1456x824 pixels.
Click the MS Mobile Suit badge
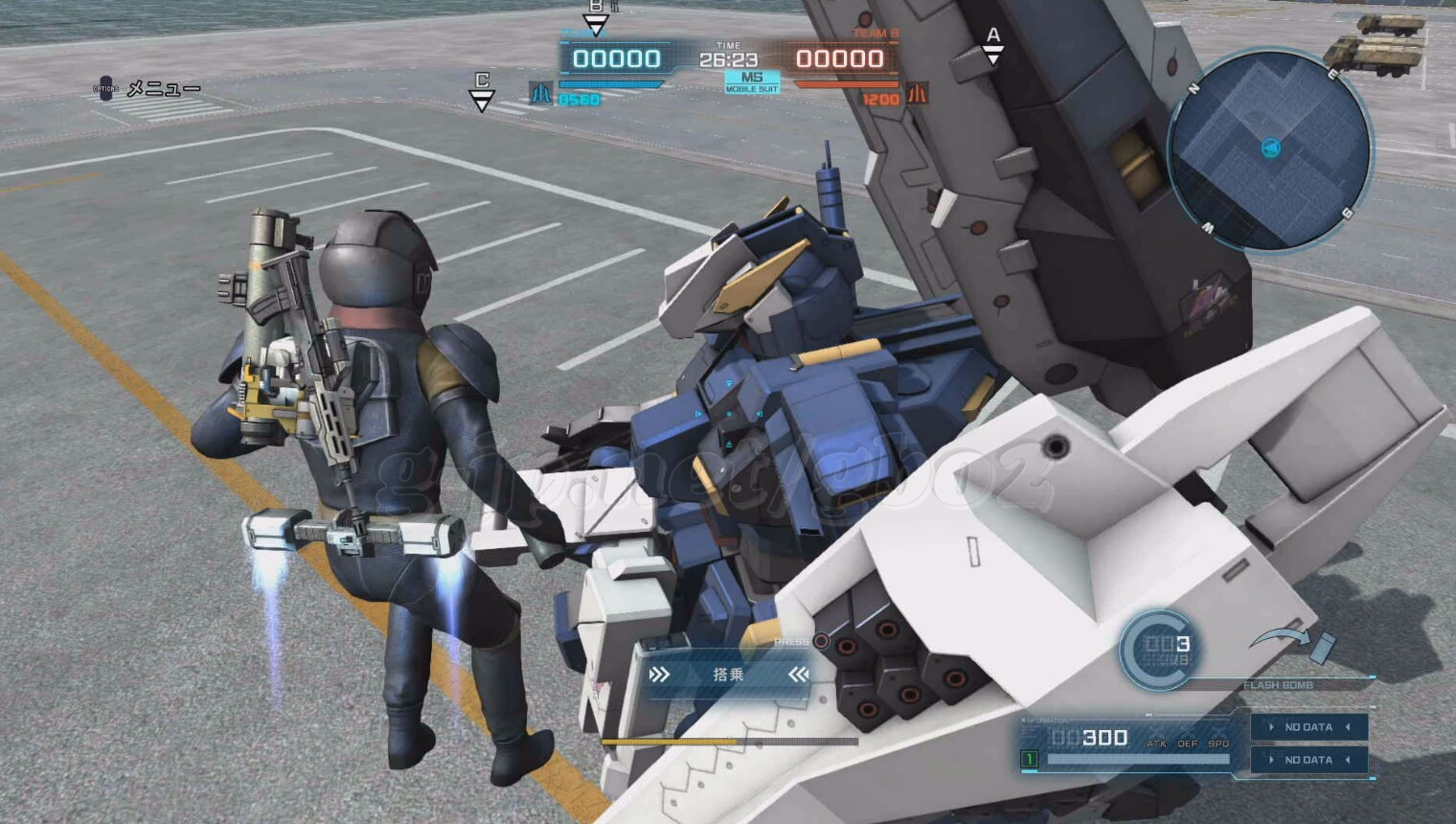coord(752,81)
